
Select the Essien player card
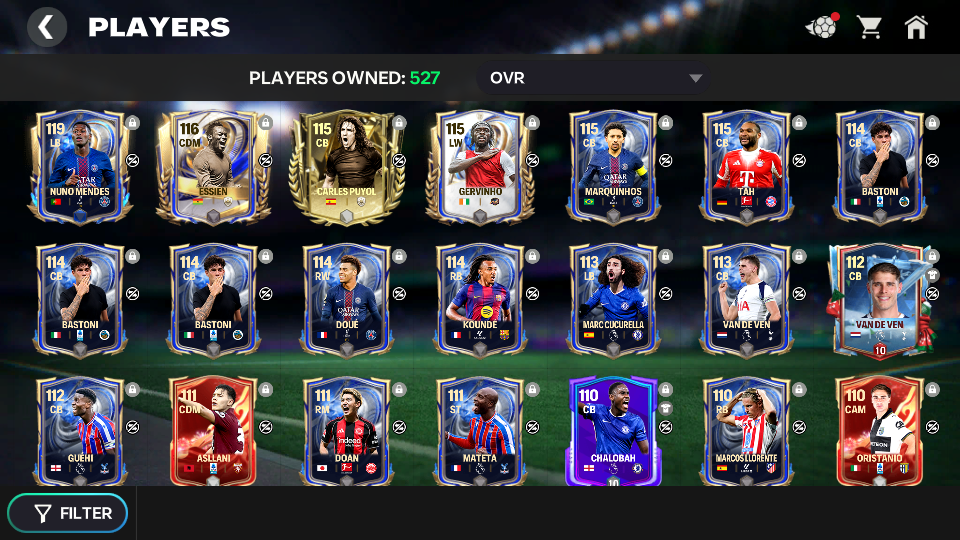(212, 165)
